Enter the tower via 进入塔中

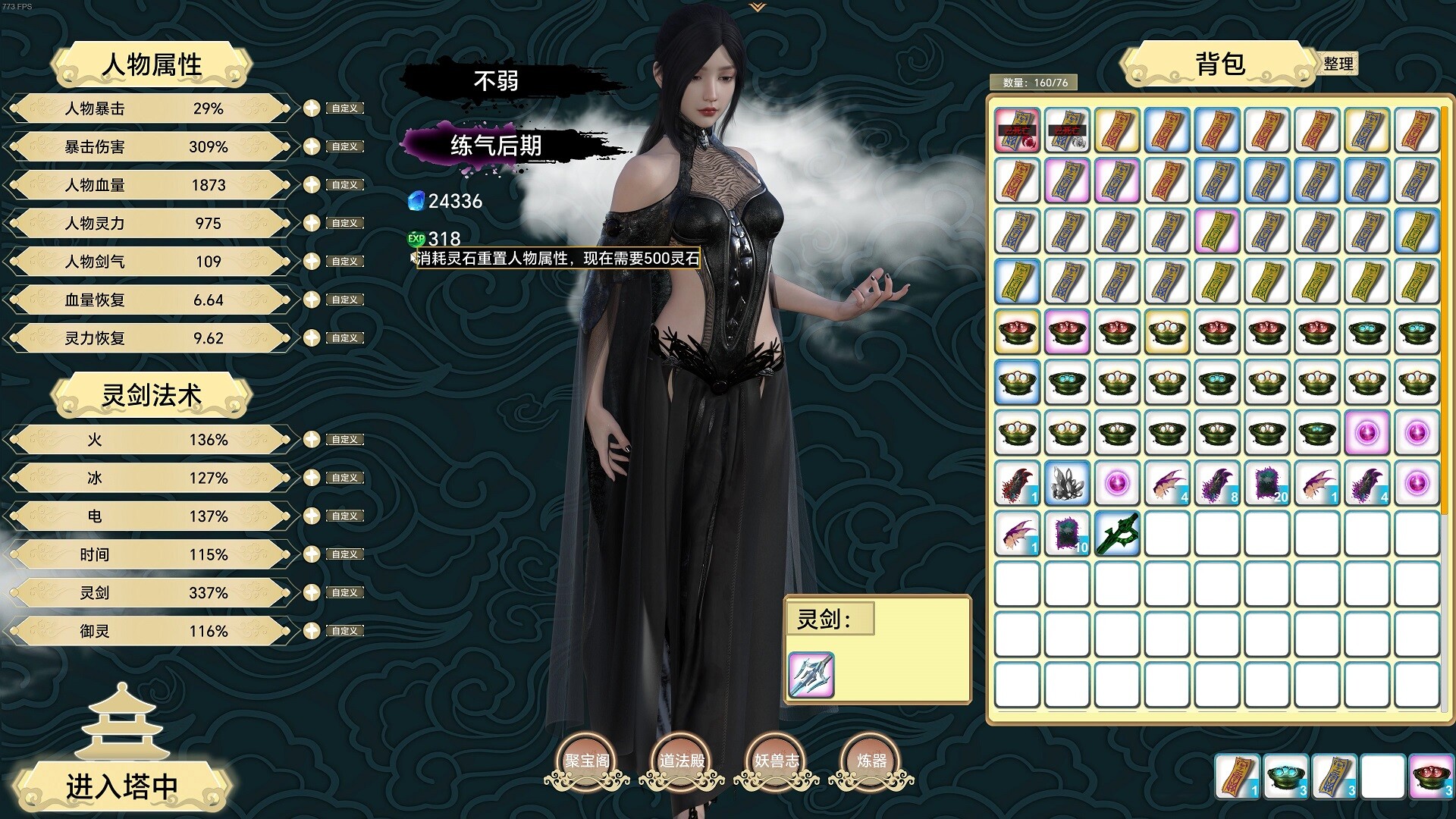121,786
